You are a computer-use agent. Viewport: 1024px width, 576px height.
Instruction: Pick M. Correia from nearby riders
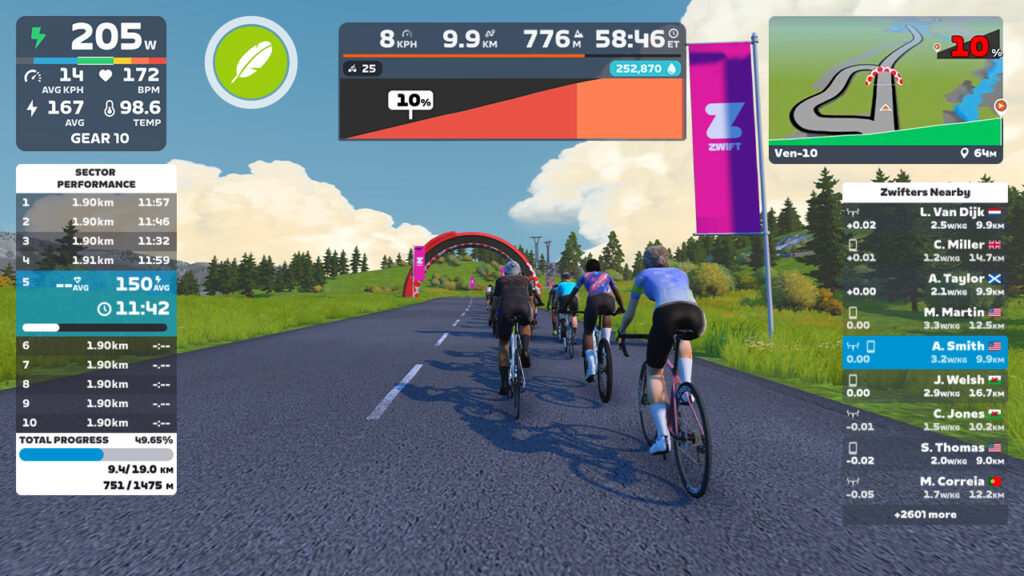(924, 488)
